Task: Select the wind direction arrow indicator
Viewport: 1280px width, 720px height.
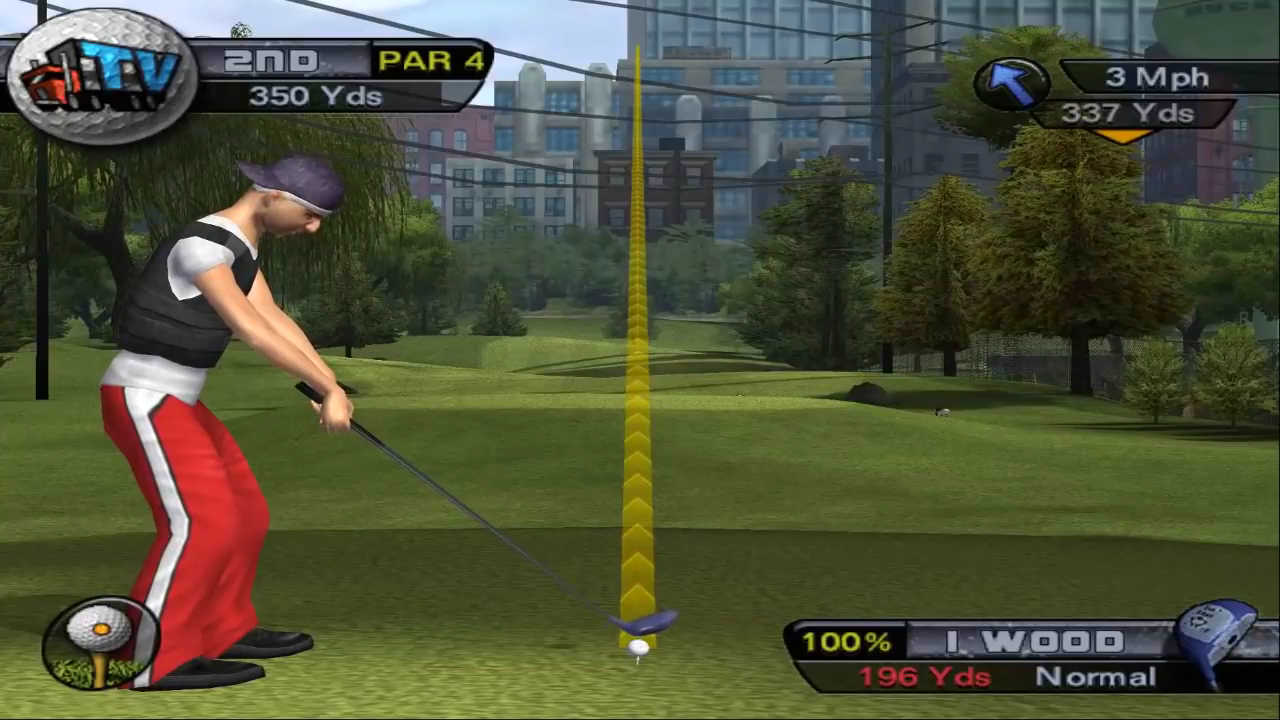Action: coord(1010,84)
